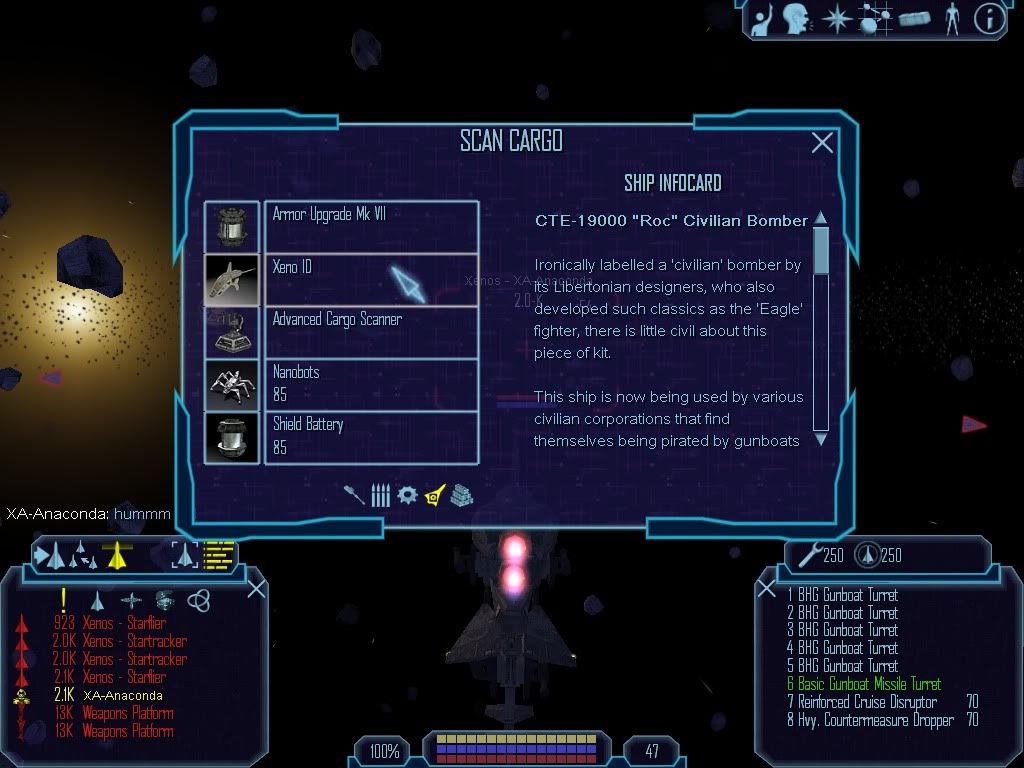This screenshot has width=1024, height=768.
Task: Open the navigation map grid icon
Action: [875, 19]
